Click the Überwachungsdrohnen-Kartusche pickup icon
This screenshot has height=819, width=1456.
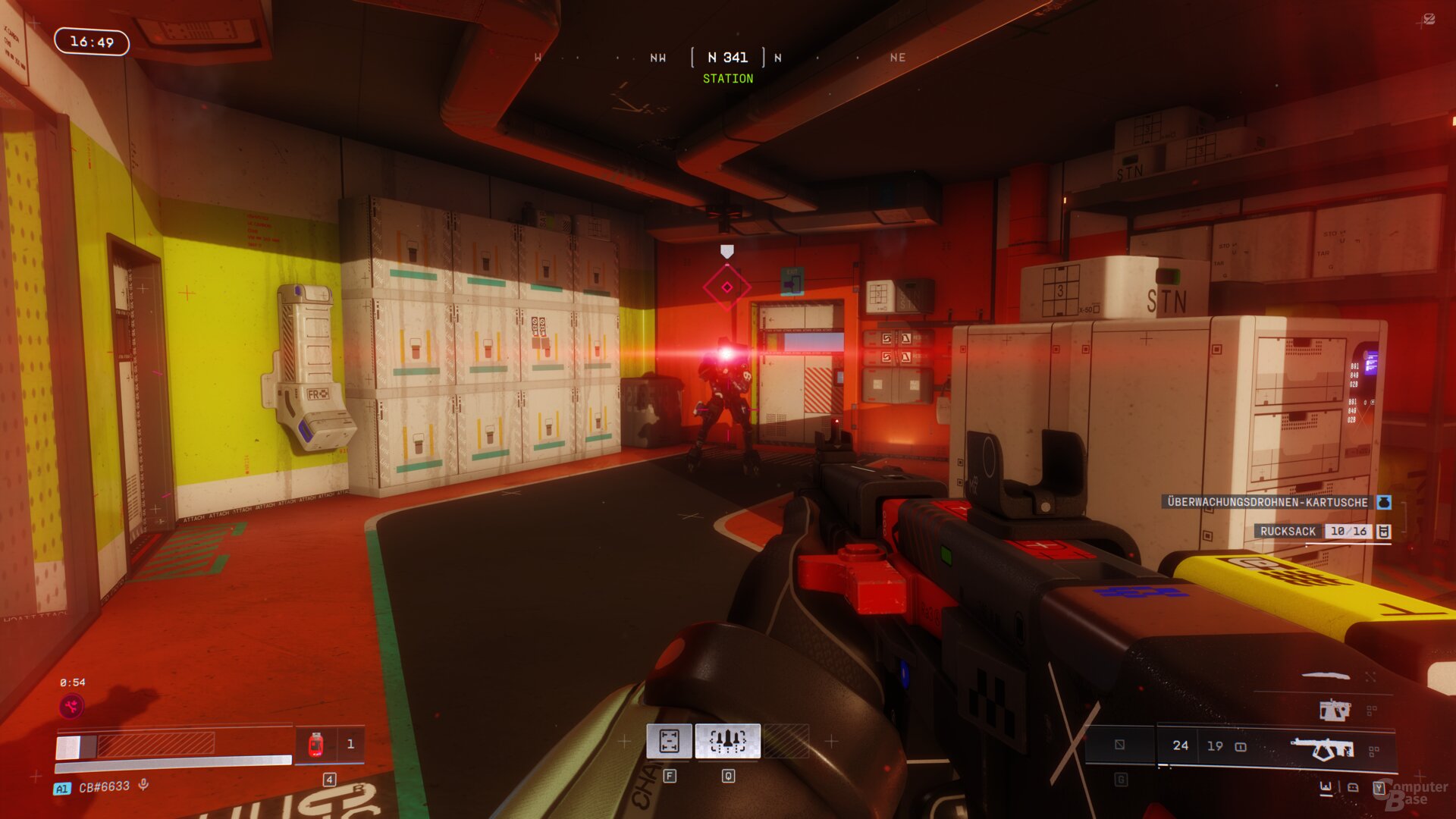(1384, 502)
